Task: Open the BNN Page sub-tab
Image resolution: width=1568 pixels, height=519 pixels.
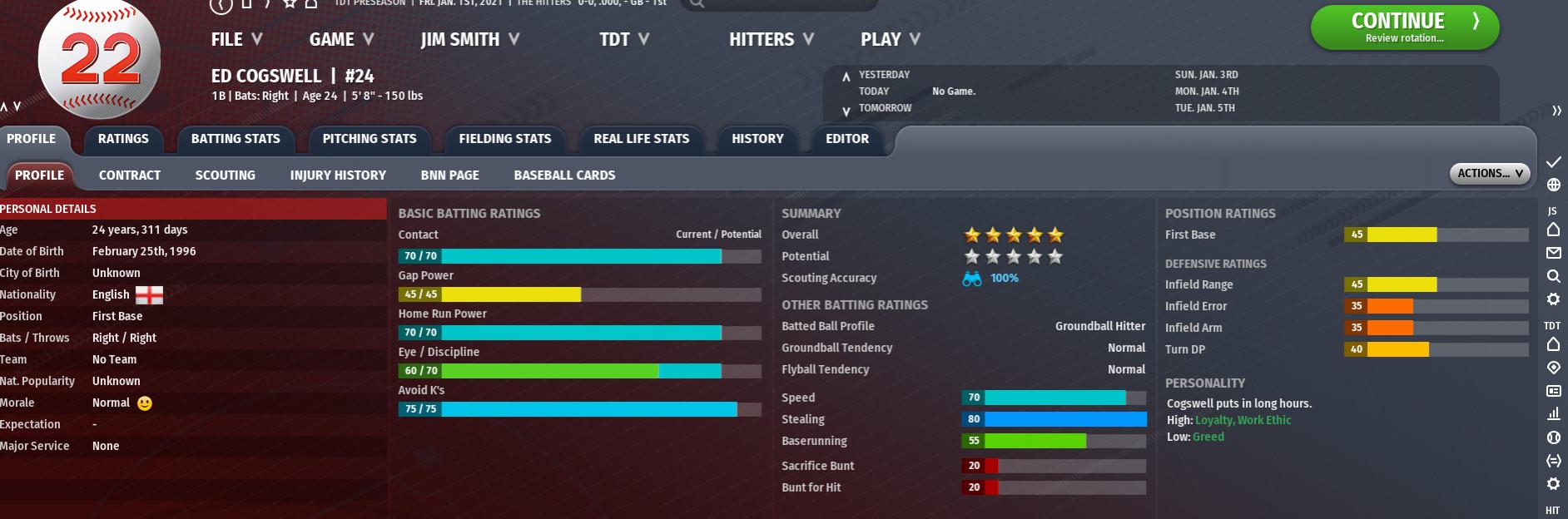Action: [x=449, y=175]
